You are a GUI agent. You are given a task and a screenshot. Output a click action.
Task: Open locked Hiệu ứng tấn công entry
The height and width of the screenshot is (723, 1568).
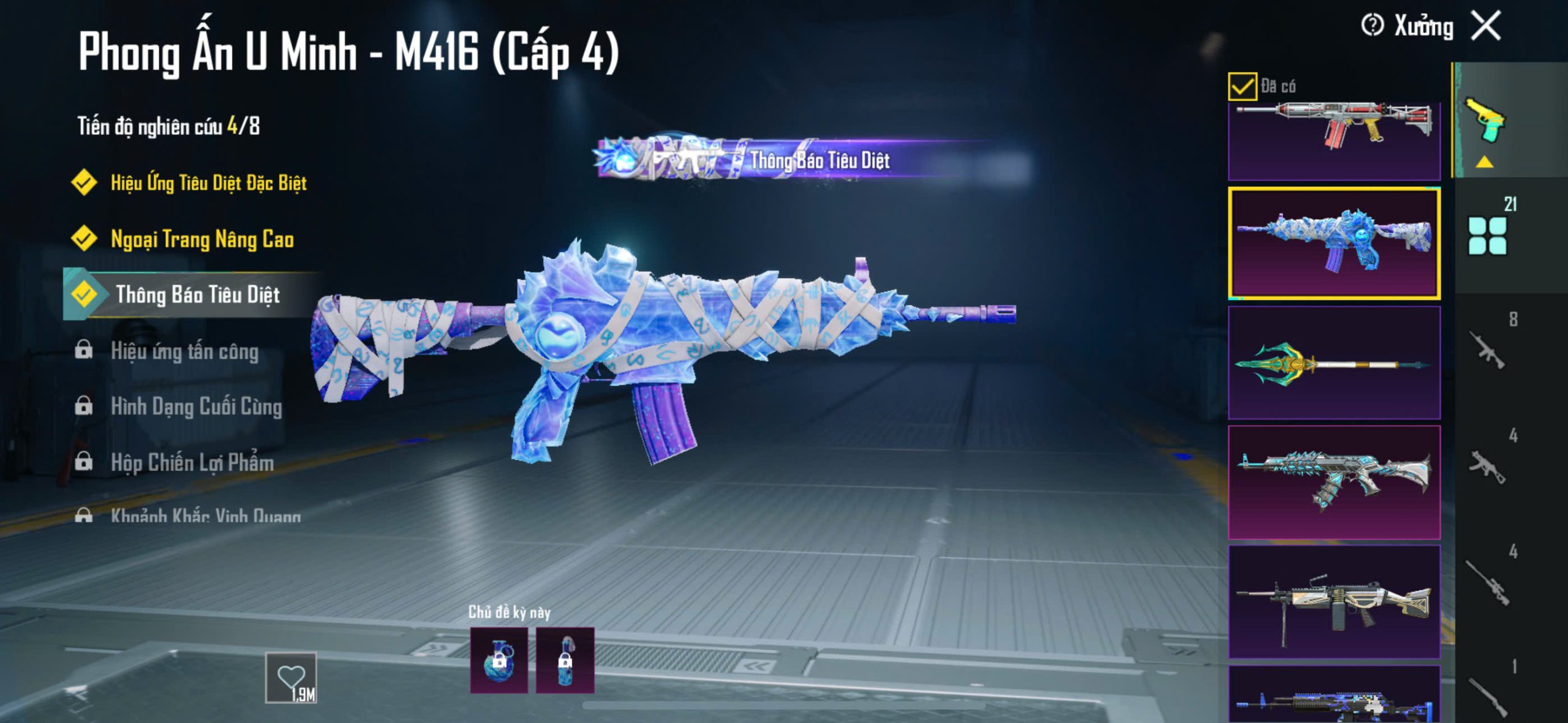[x=184, y=351]
